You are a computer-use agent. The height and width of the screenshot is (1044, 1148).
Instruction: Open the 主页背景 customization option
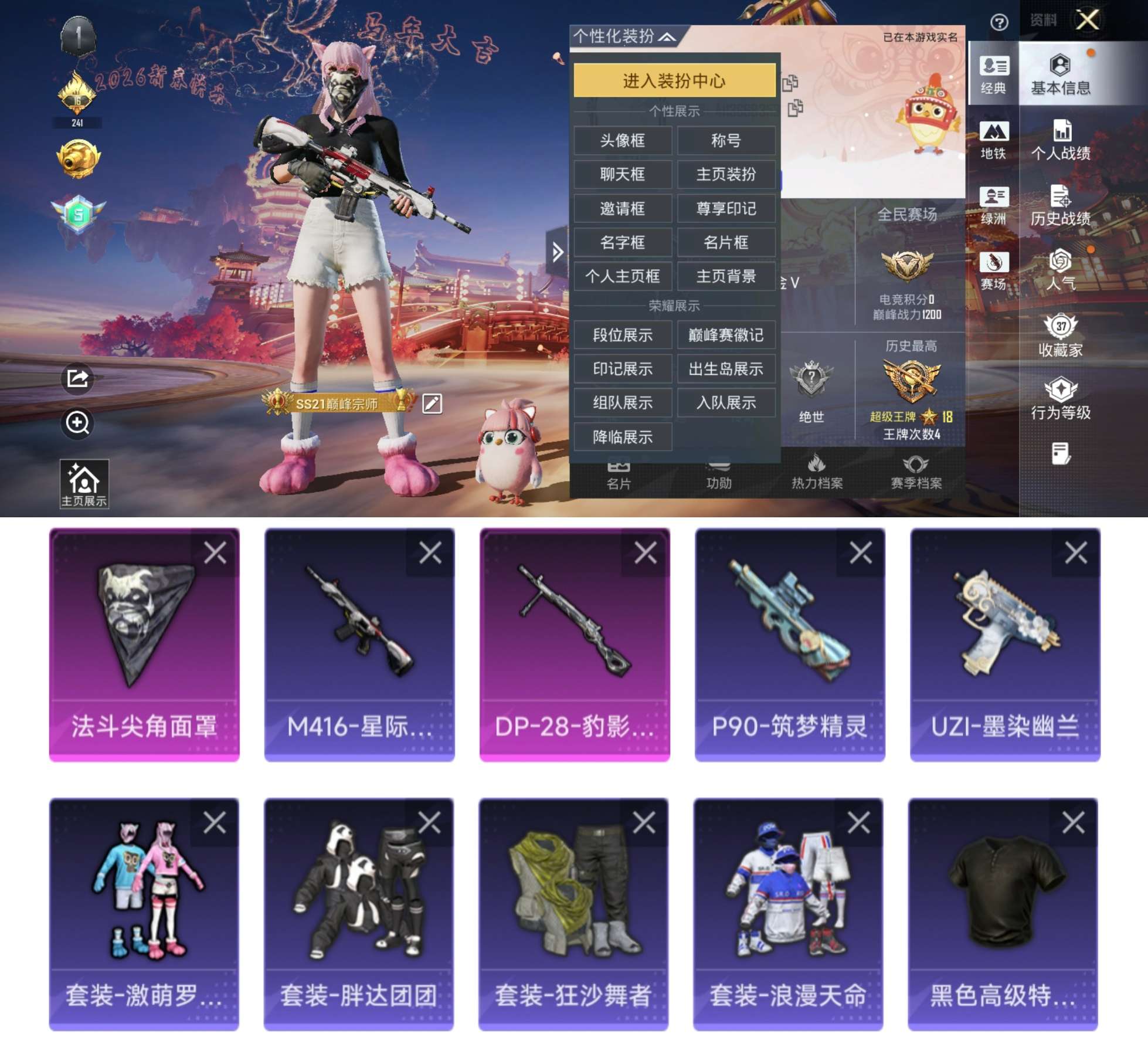click(x=727, y=276)
